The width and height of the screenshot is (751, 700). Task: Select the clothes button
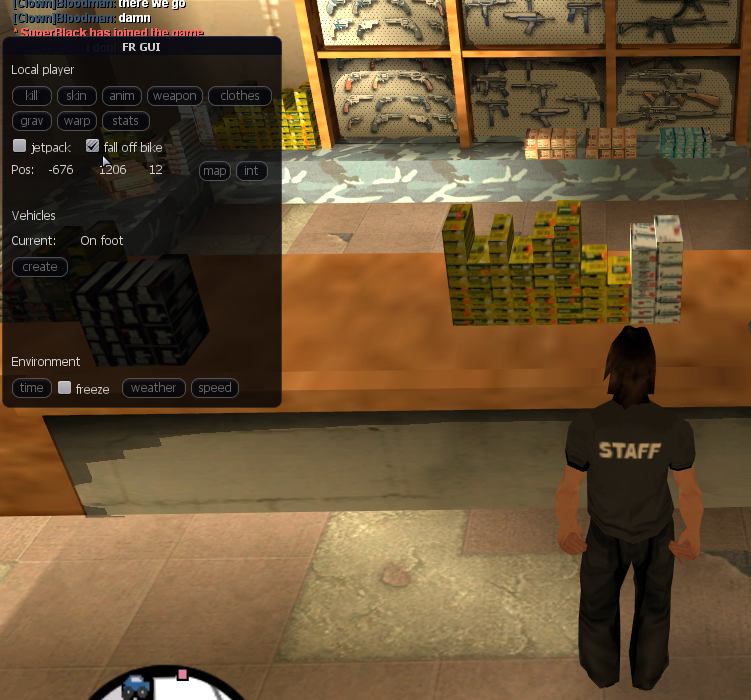point(240,96)
